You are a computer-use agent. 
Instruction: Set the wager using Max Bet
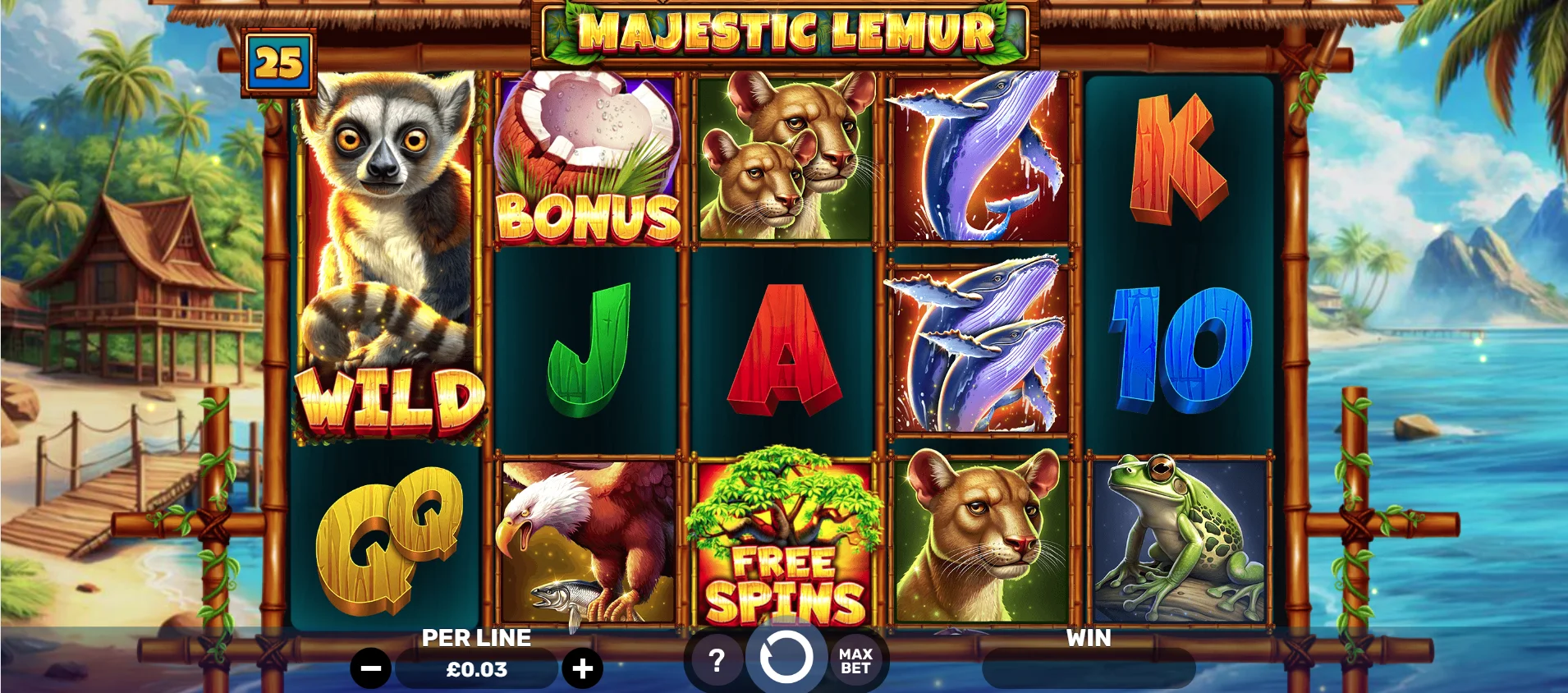tap(855, 661)
